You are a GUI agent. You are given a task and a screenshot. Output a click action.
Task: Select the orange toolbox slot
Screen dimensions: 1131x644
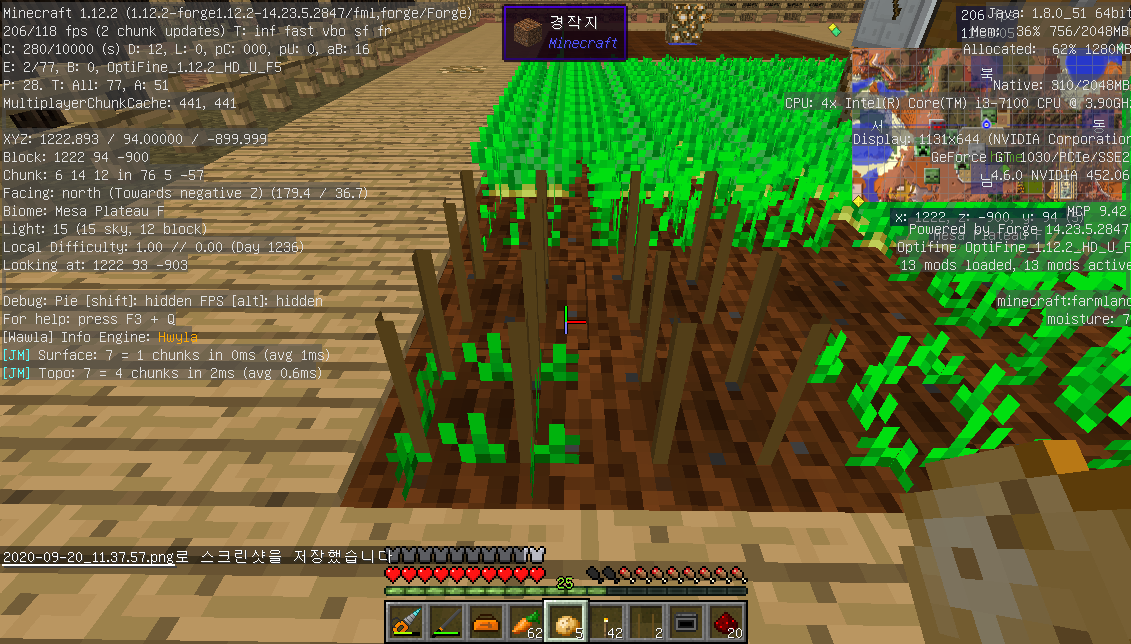click(x=486, y=622)
